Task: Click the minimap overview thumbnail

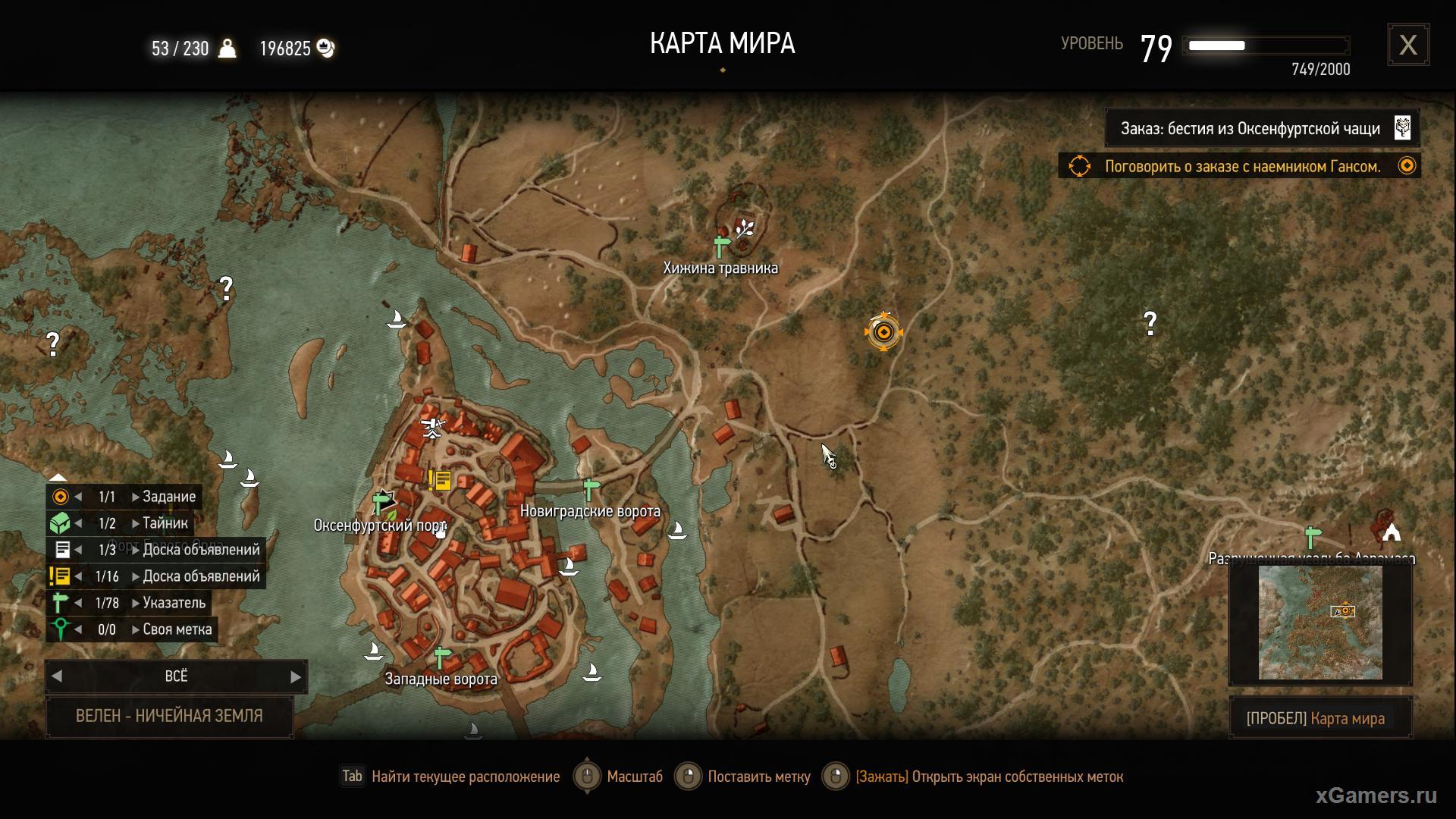Action: click(1319, 623)
